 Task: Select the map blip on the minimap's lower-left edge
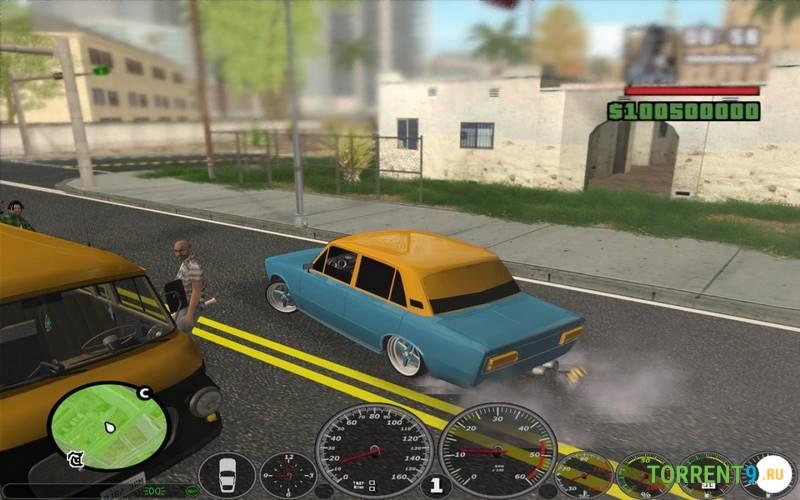74,459
